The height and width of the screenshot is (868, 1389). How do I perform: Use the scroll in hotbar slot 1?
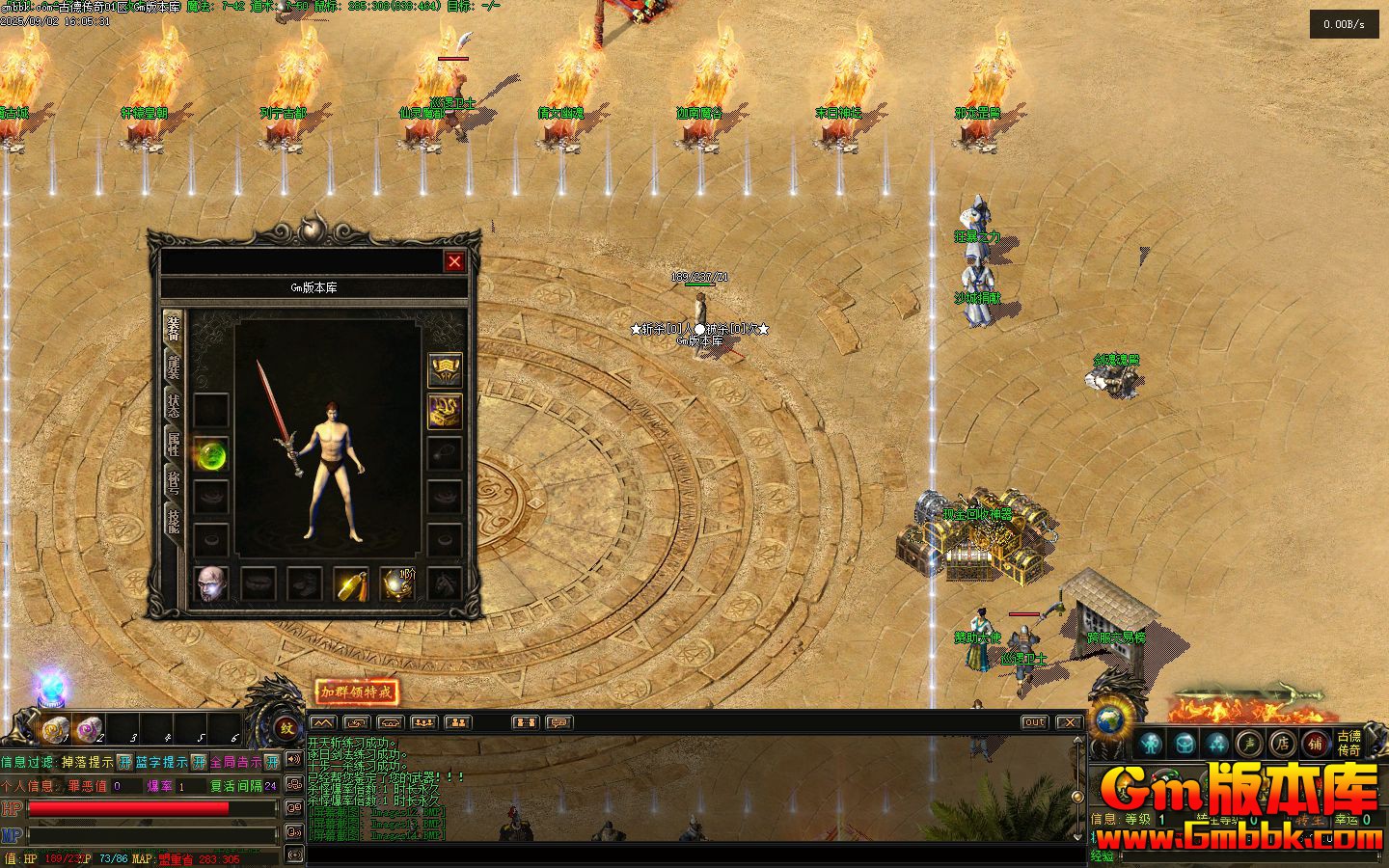point(55,729)
